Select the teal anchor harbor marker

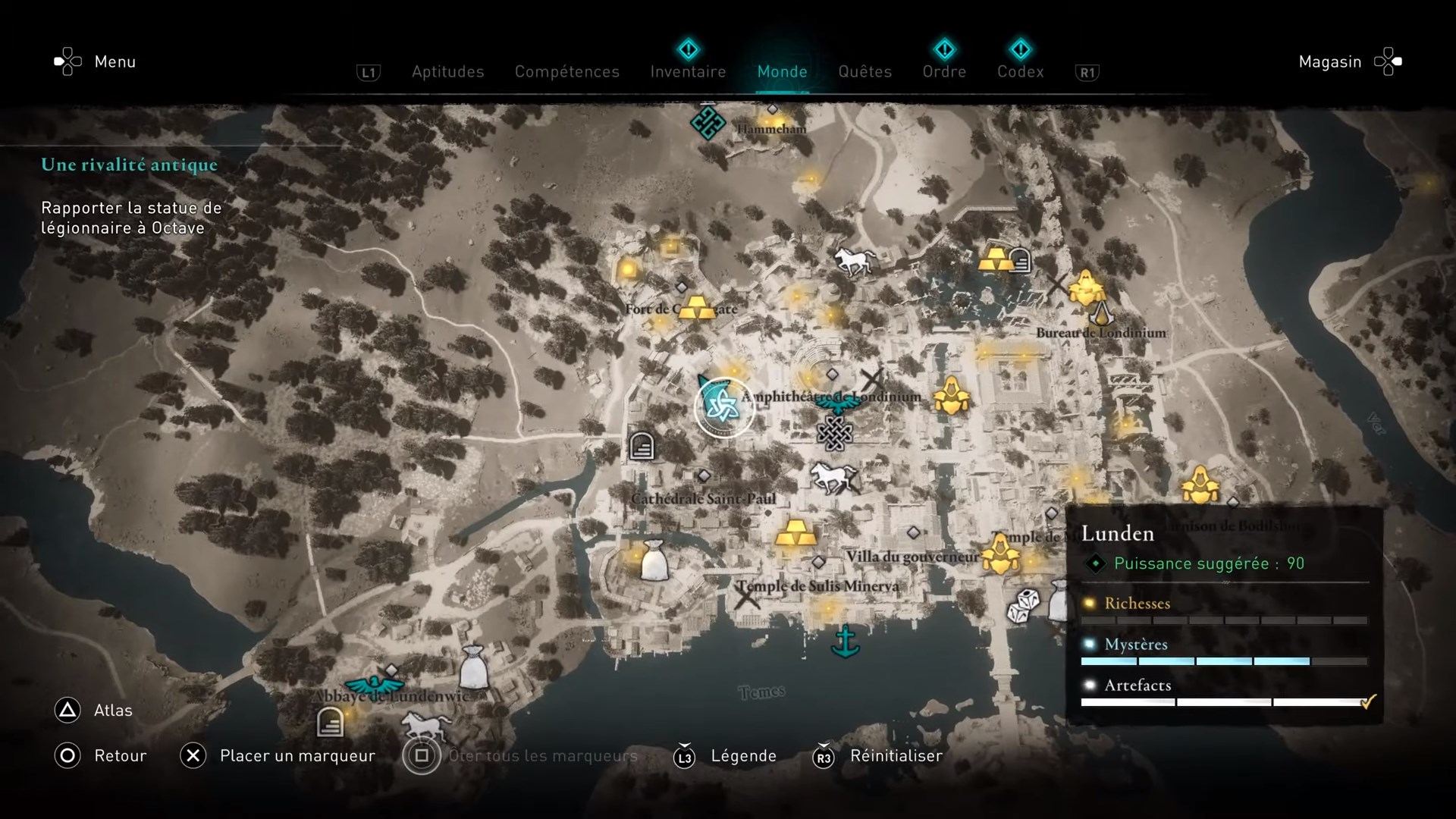(x=845, y=642)
